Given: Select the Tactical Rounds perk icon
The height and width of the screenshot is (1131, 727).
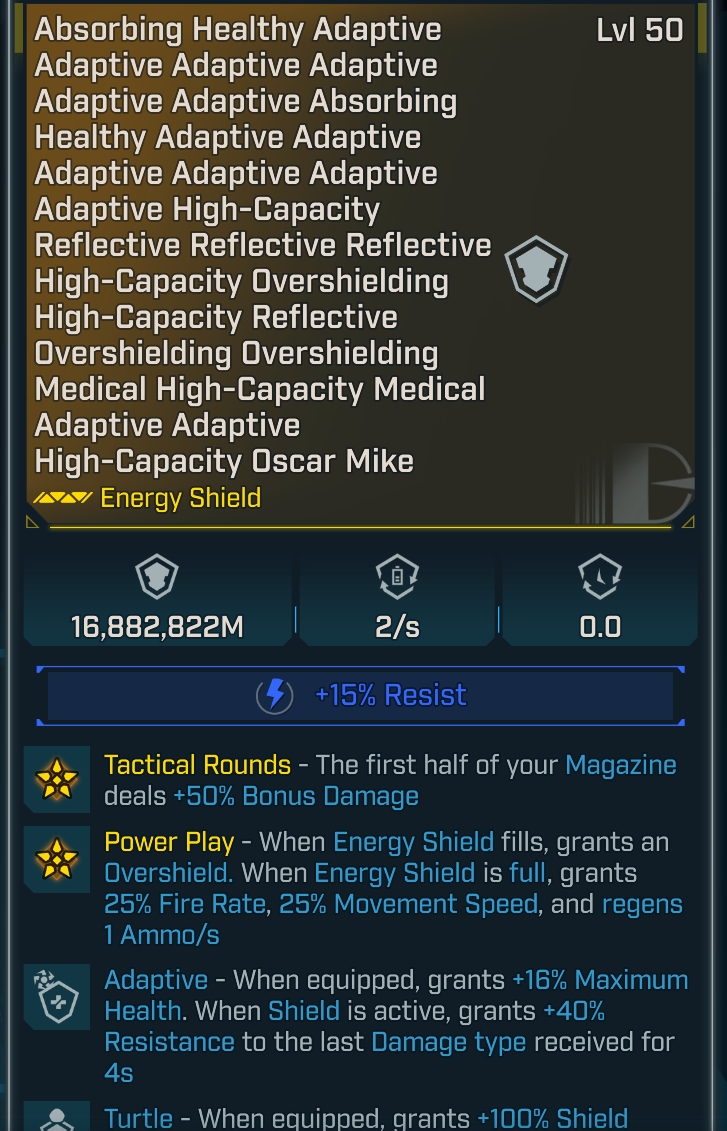Looking at the screenshot, I should (57, 779).
